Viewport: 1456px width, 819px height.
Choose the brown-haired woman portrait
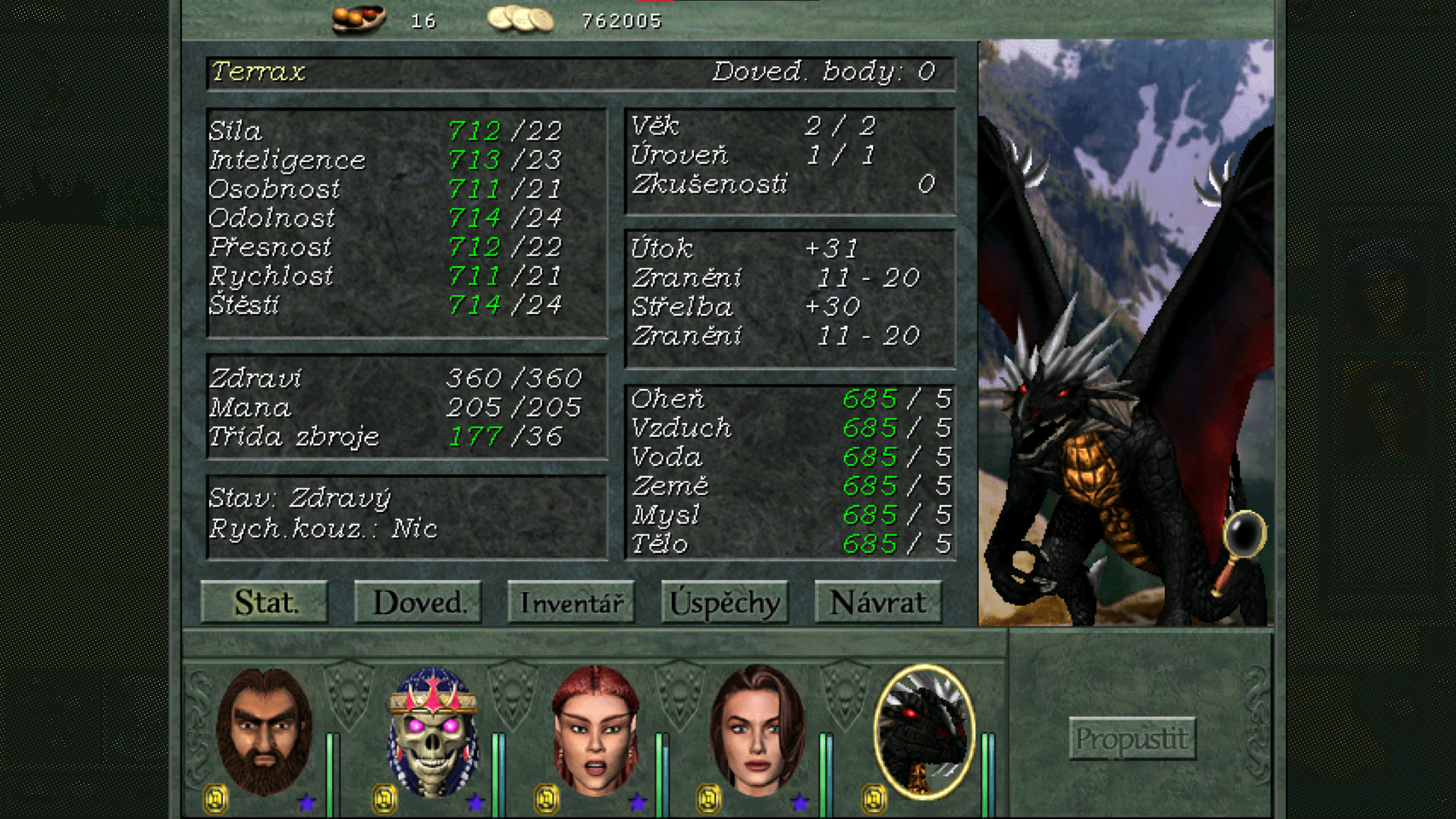pos(758,732)
